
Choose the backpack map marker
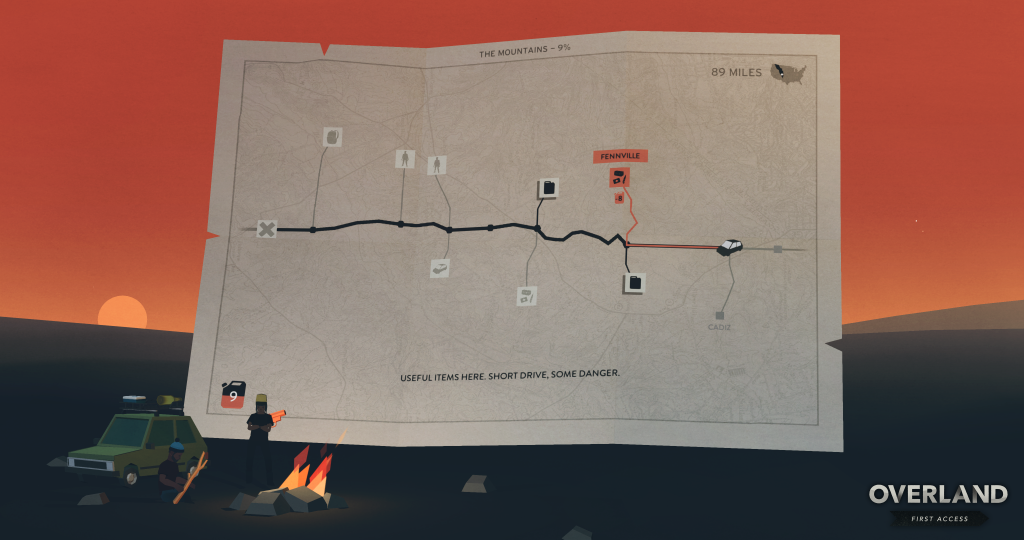[x=333, y=137]
